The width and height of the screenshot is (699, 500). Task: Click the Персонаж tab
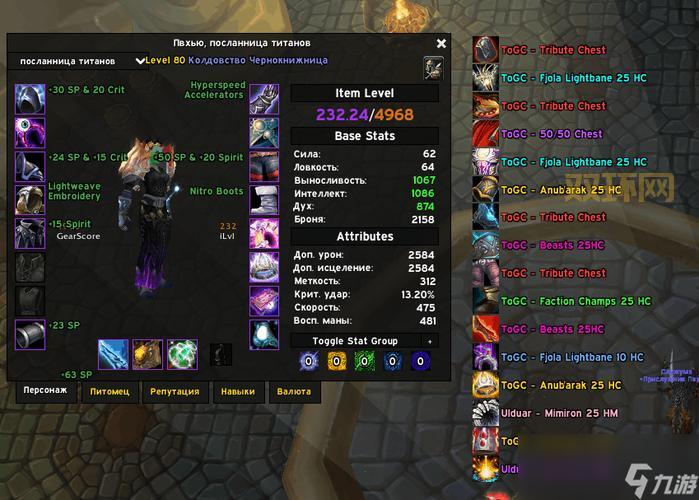[x=45, y=390]
